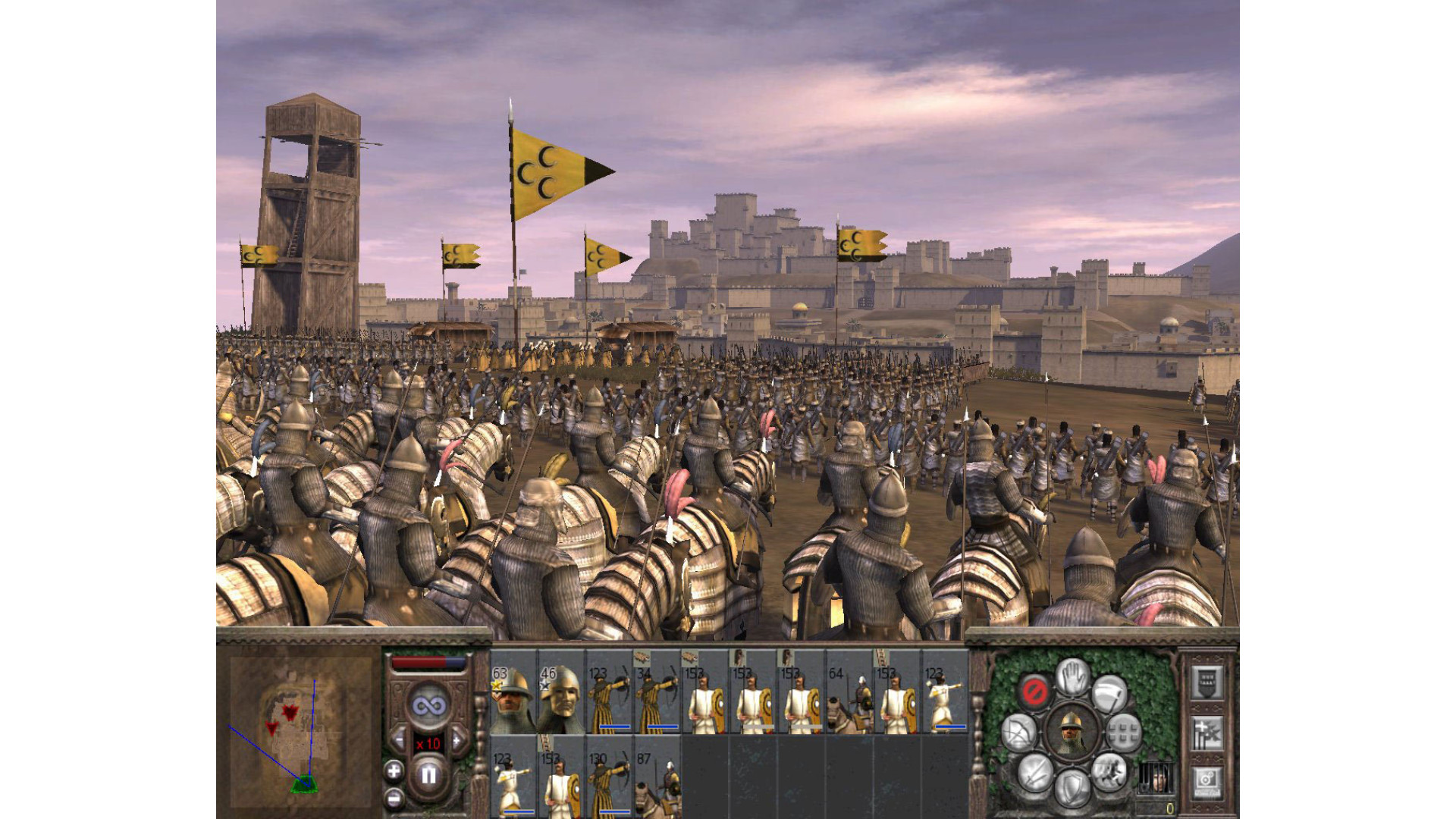
Task: Order a withdrawal with the white flag icon
Action: pos(1109,692)
